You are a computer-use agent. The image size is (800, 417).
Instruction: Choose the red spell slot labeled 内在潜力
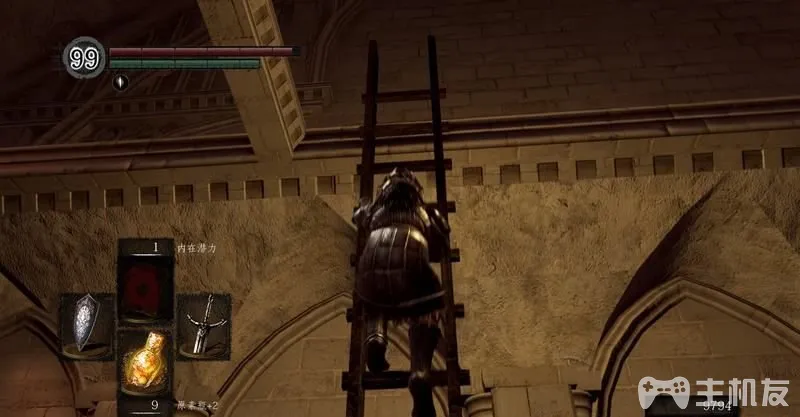tap(145, 285)
